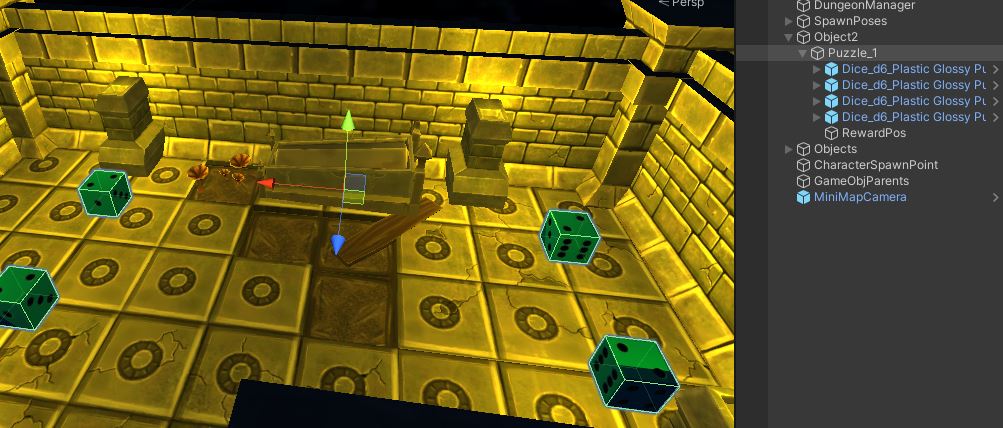Select CharacterSpawnPoint in the hierarchy
Viewport: 1003px width, 428px height.
(875, 165)
